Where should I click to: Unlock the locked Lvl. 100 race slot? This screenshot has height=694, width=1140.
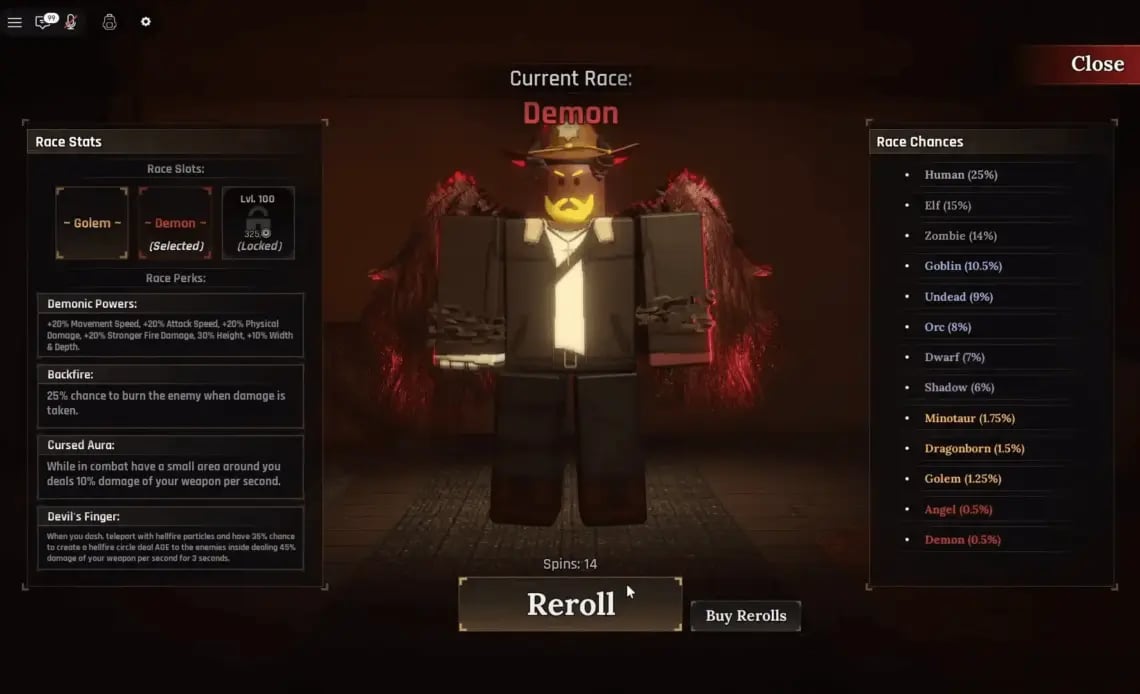click(x=258, y=223)
